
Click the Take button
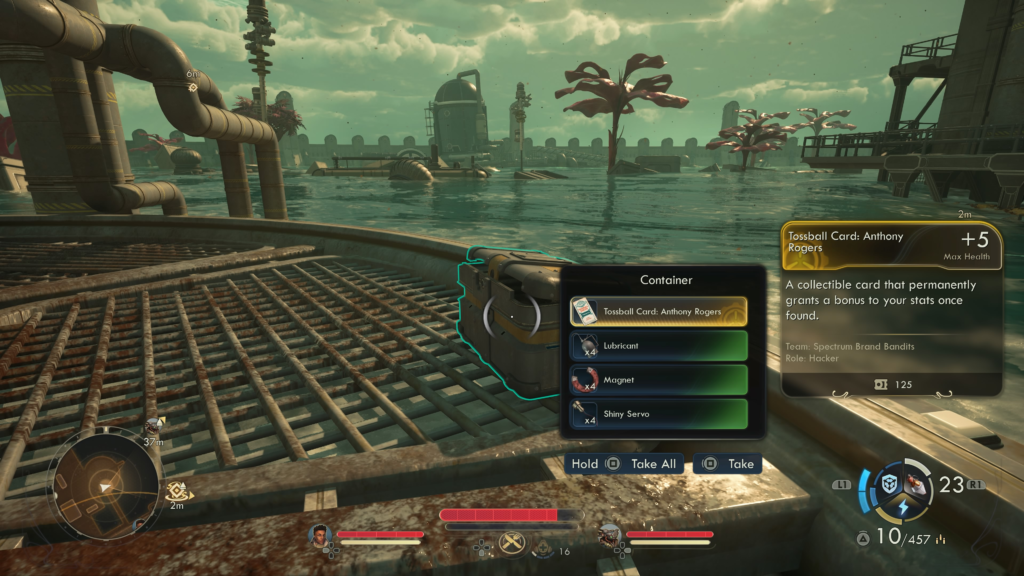point(728,464)
